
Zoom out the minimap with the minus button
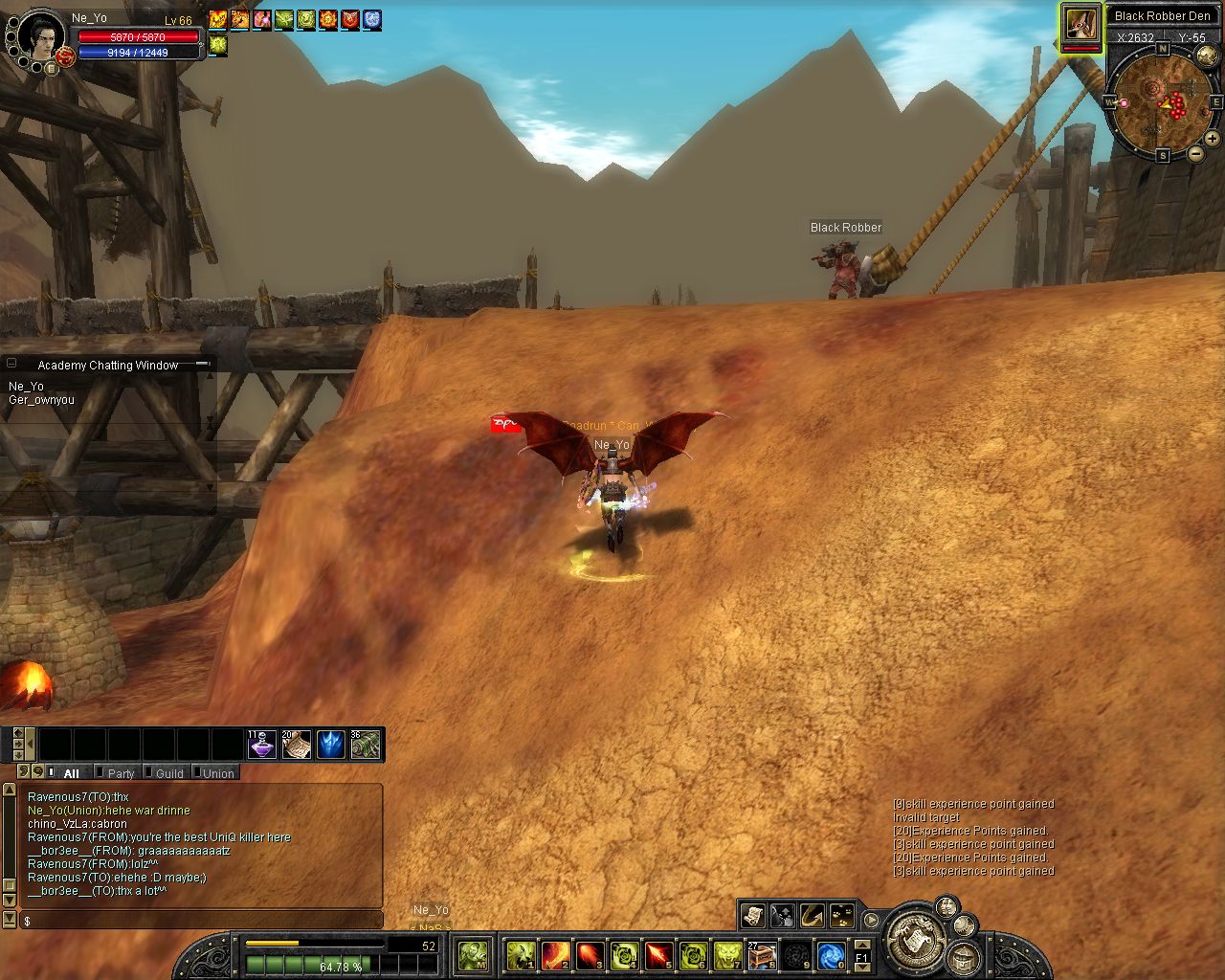coord(1195,153)
